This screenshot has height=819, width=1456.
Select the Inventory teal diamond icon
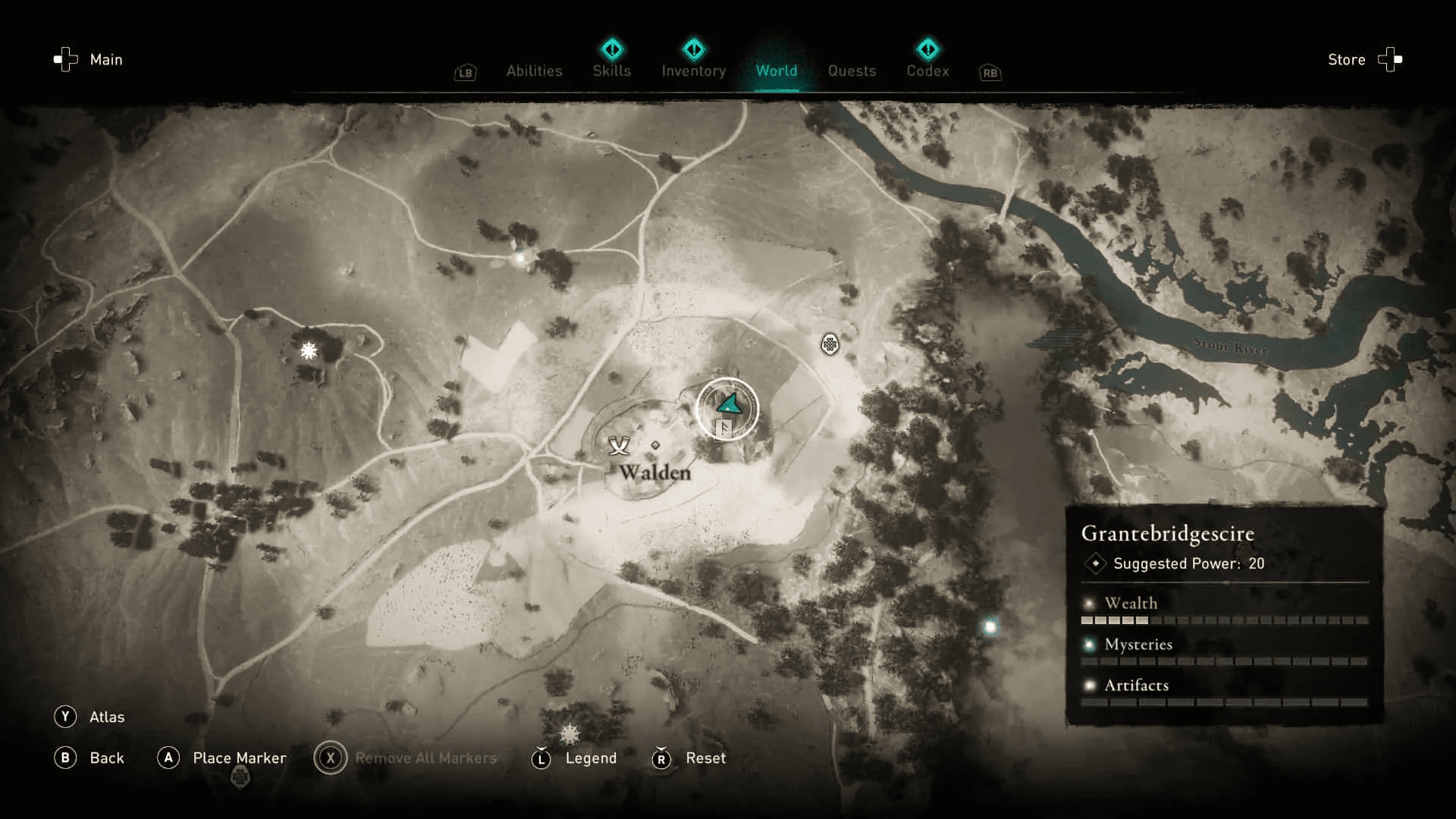coord(694,49)
